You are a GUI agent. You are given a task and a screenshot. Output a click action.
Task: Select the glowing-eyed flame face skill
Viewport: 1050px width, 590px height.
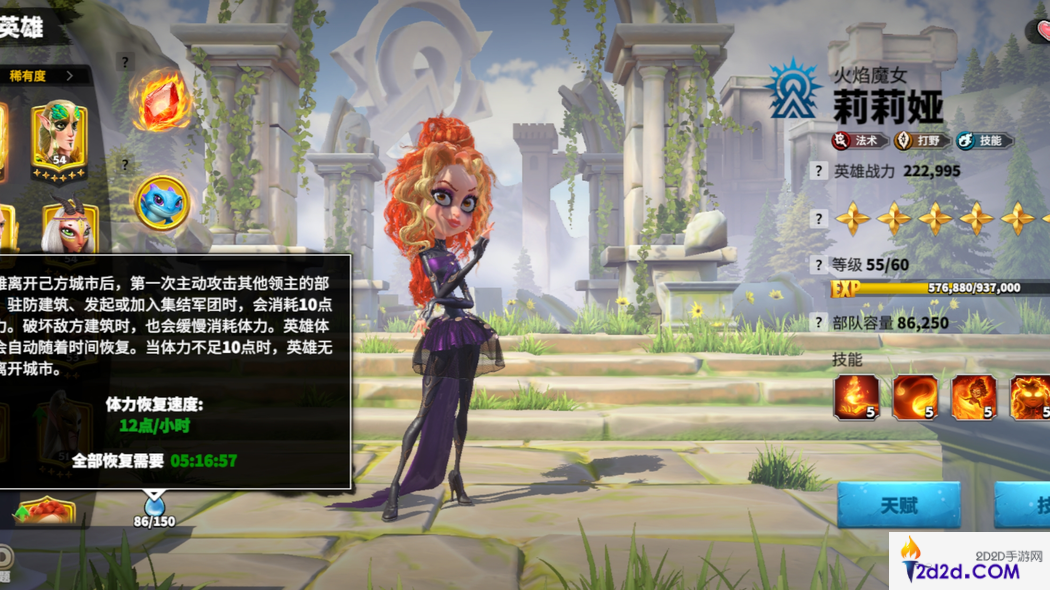[x=1029, y=397]
